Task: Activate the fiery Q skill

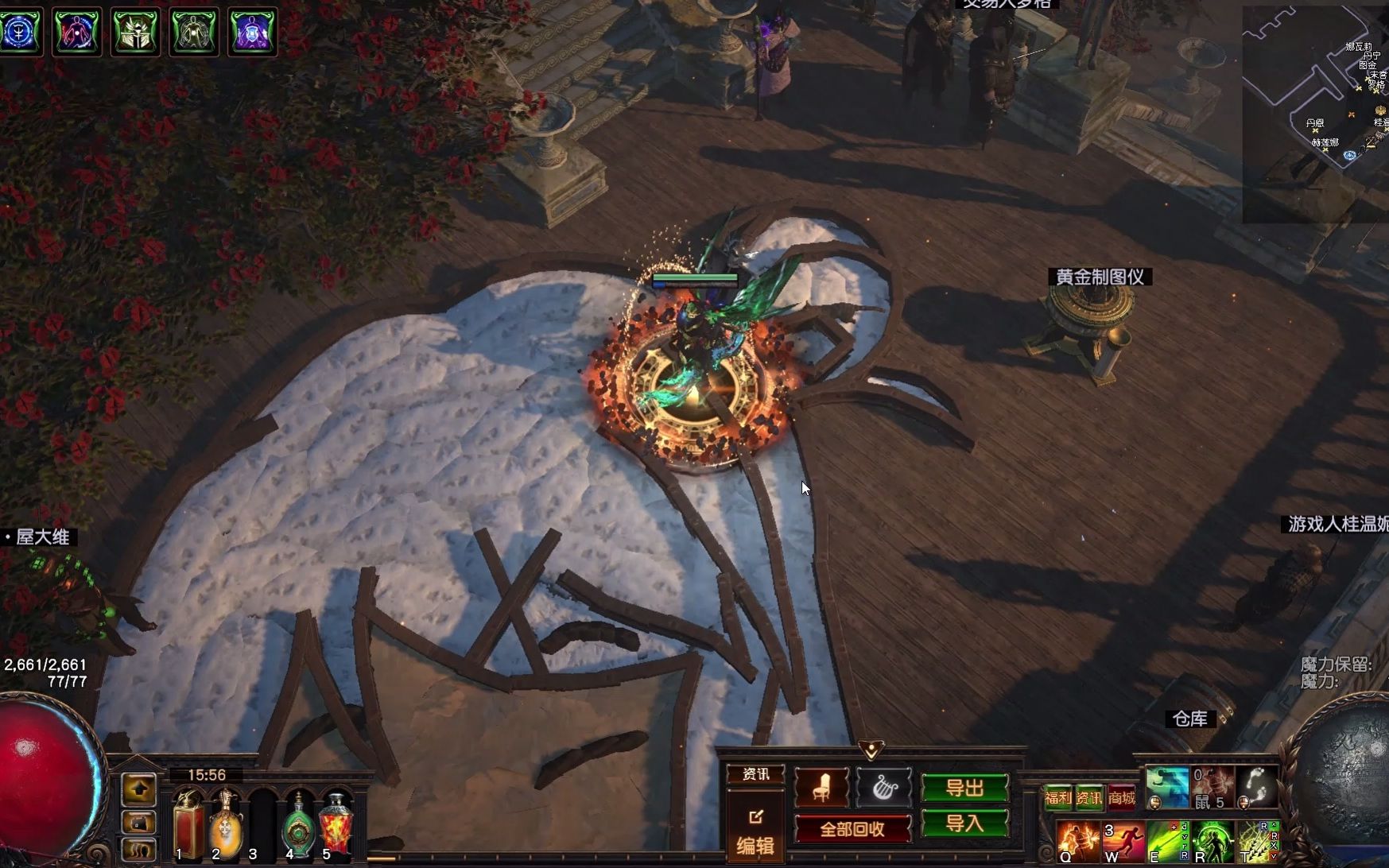Action: (1077, 843)
